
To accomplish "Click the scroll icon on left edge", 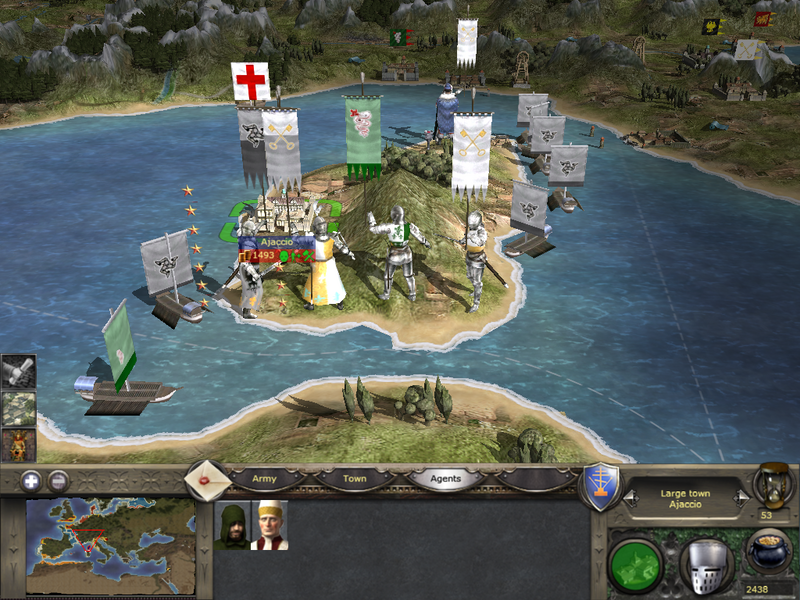I will (x=19, y=372).
